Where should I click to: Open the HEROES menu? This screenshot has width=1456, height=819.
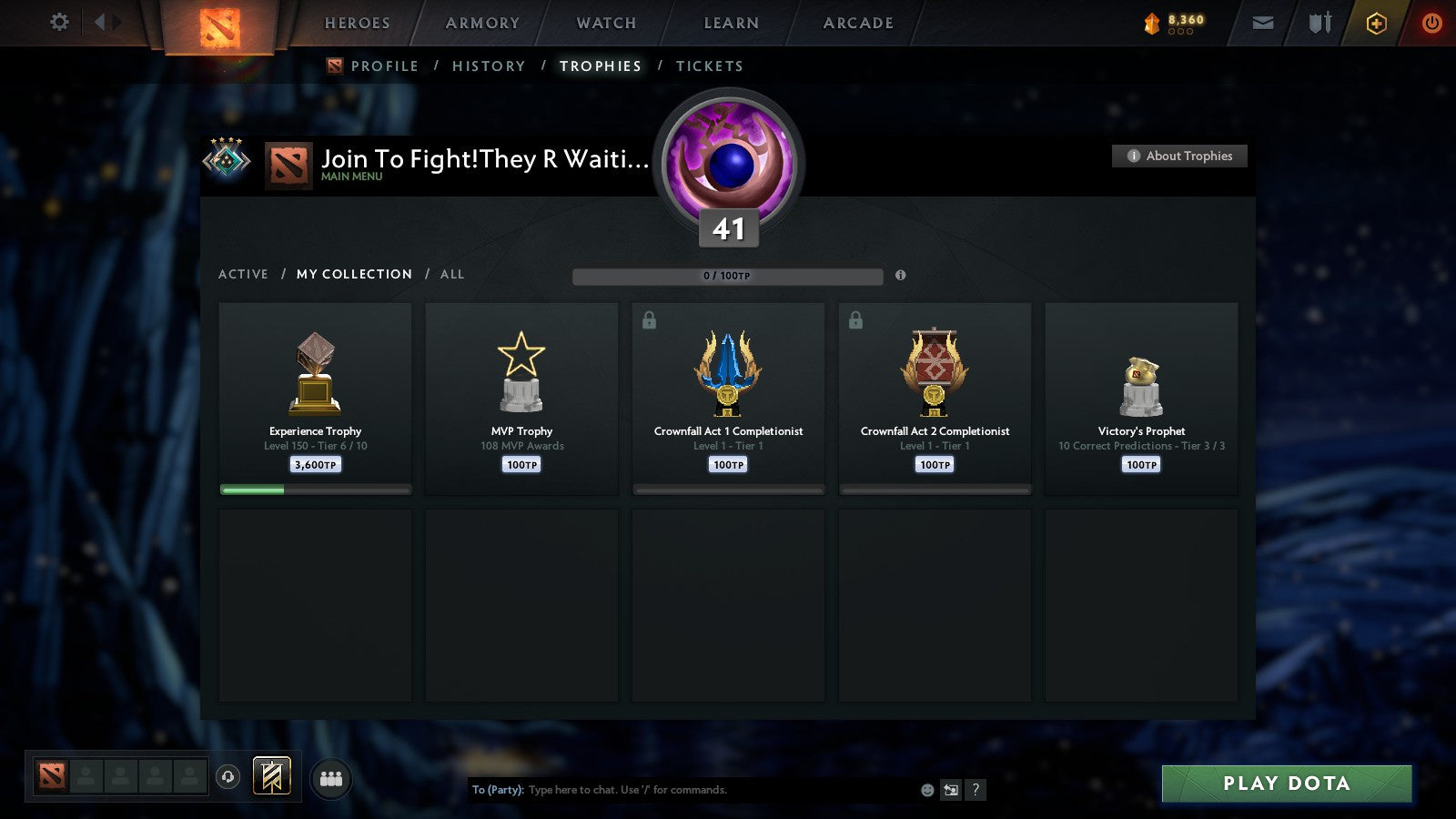point(356,23)
